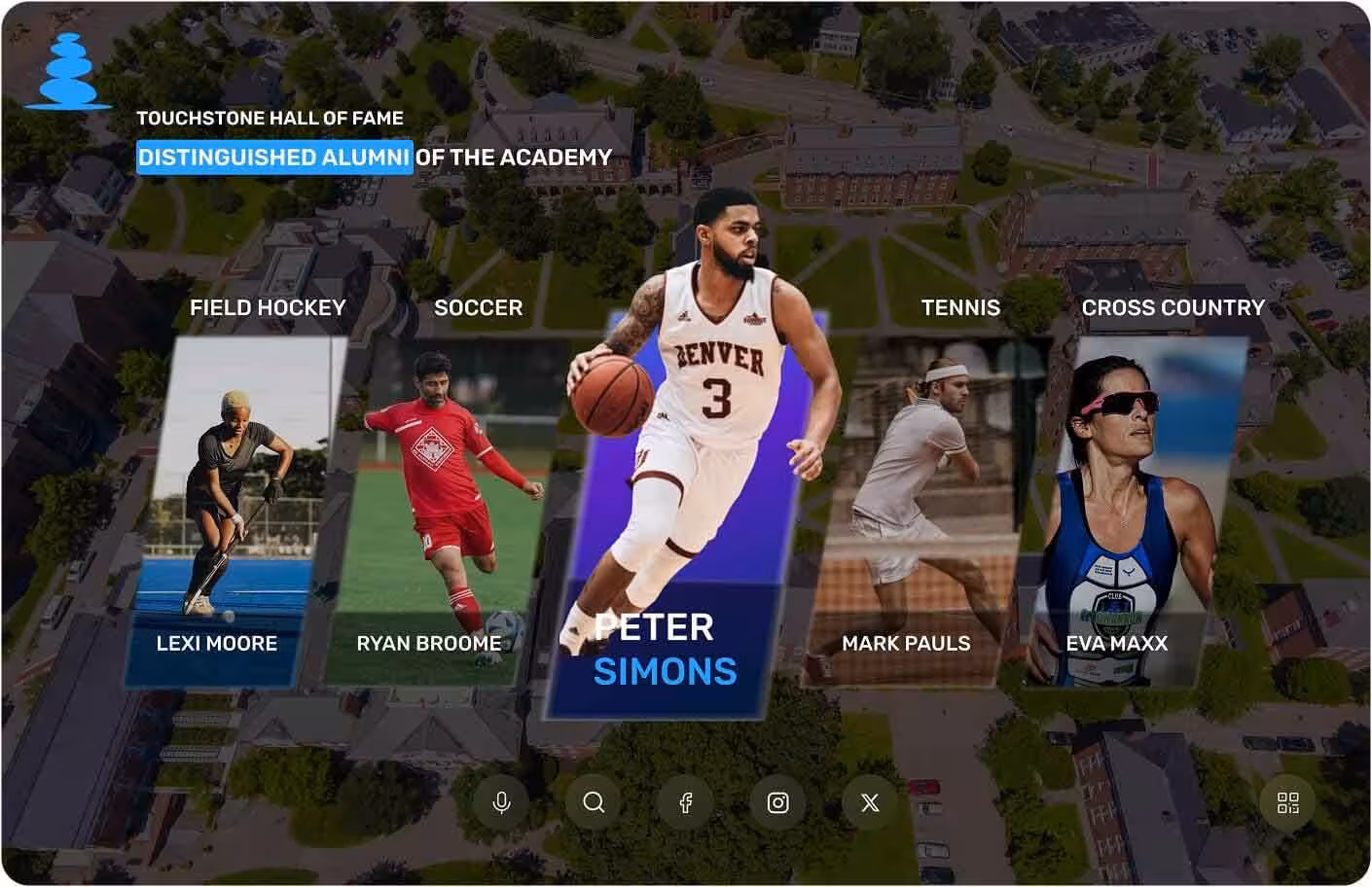Enable the Cross Country category

click(1173, 307)
